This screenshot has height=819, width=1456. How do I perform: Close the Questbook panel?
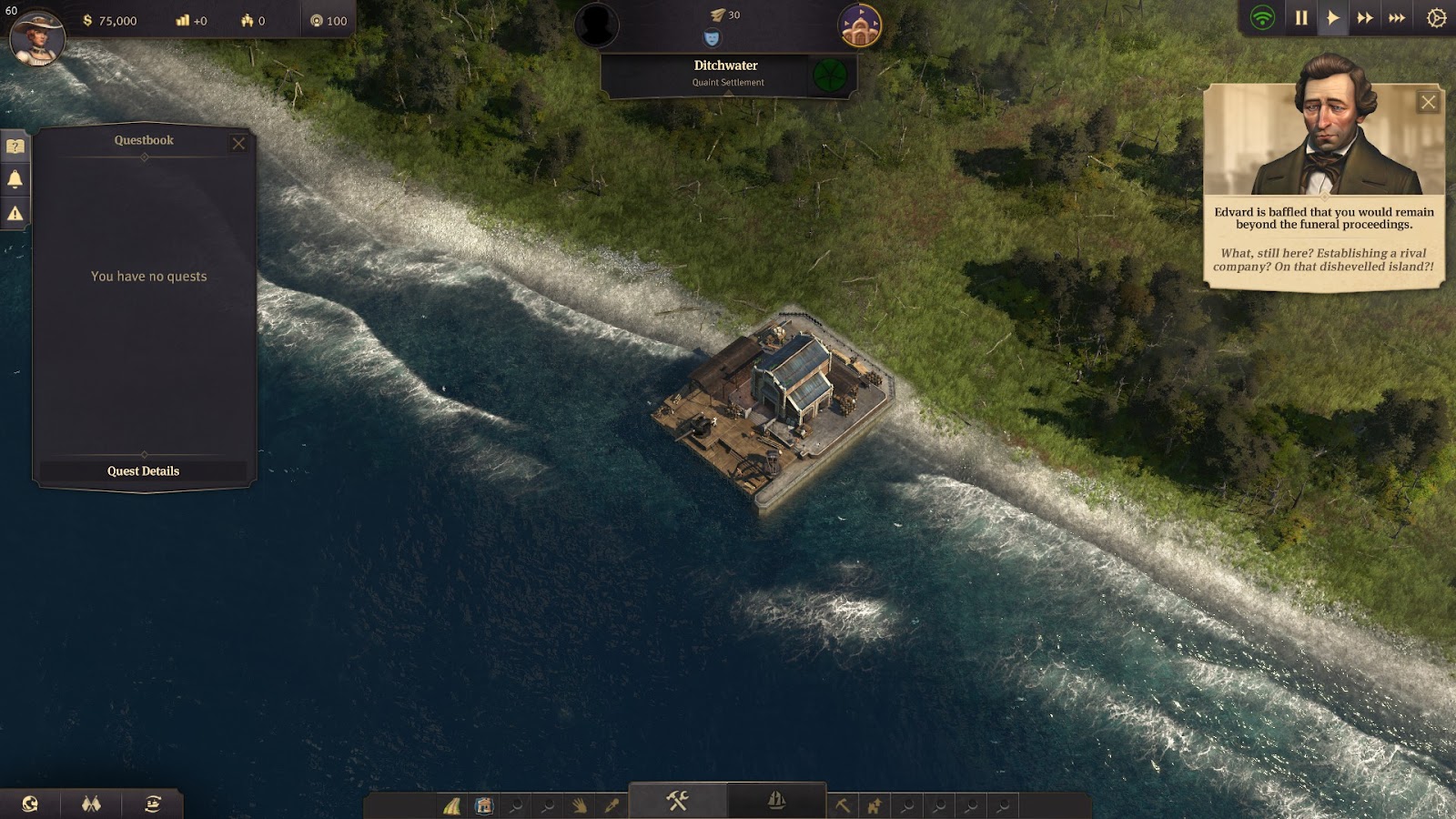tap(238, 143)
